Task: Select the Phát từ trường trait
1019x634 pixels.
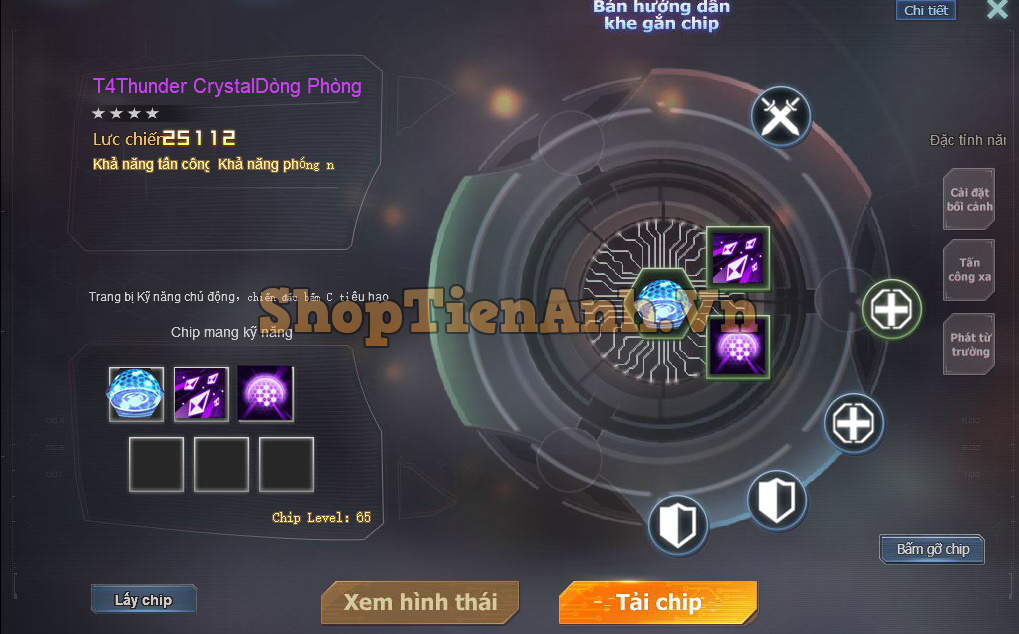Action: point(970,344)
